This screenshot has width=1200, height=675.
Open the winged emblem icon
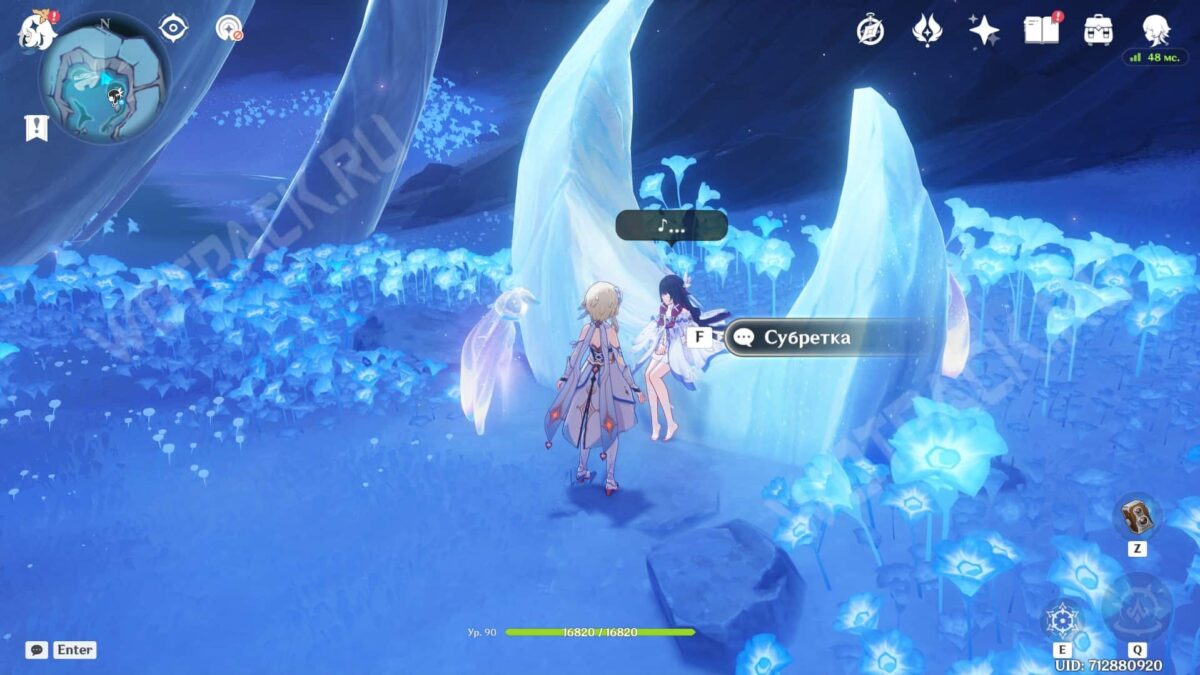[x=927, y=30]
